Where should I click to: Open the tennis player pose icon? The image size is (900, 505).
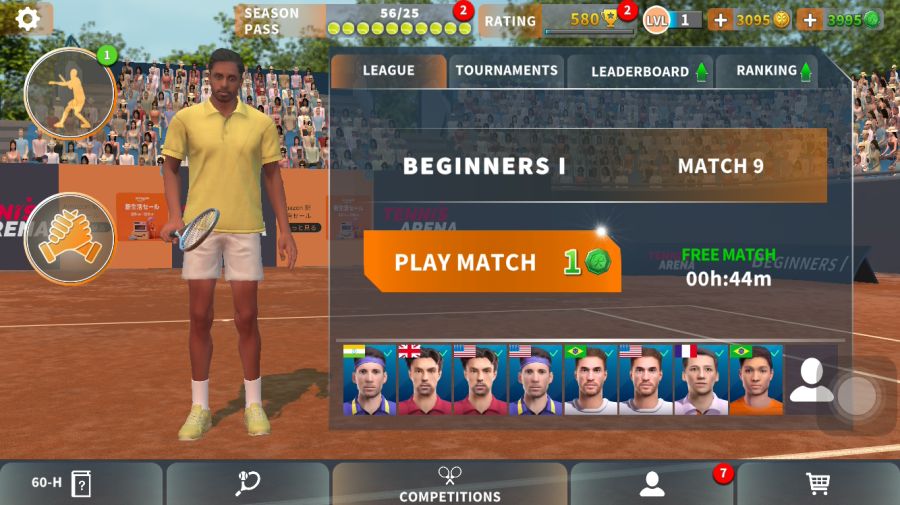[70, 94]
